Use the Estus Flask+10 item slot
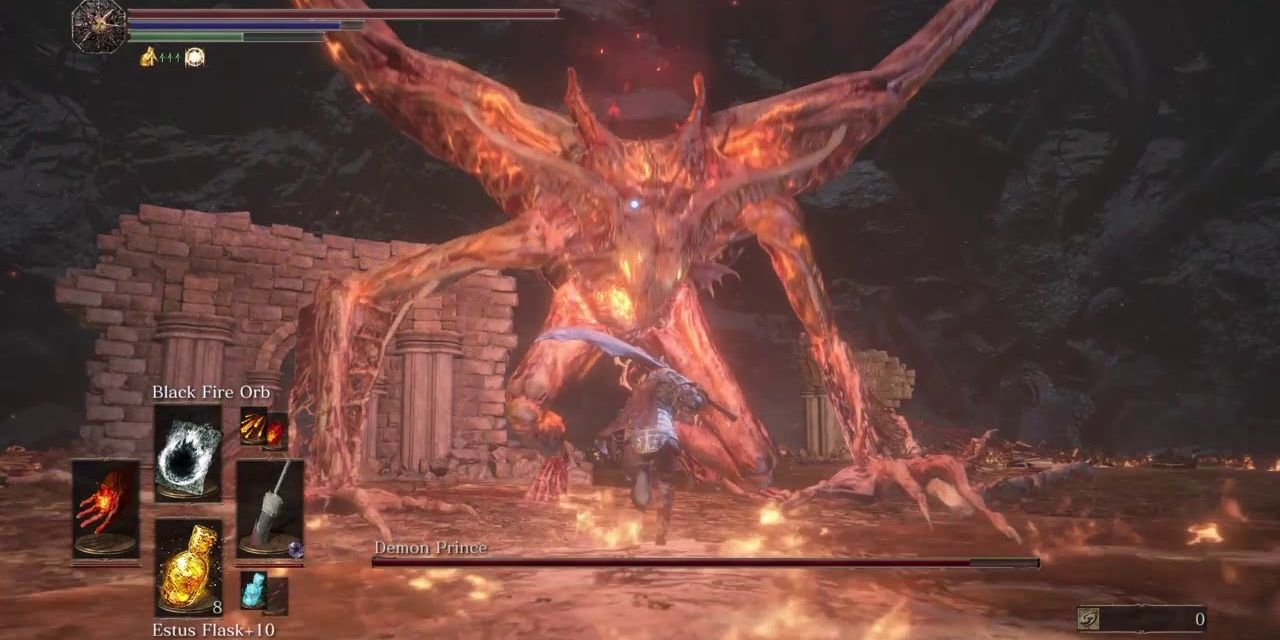1280x640 pixels. tap(188, 566)
